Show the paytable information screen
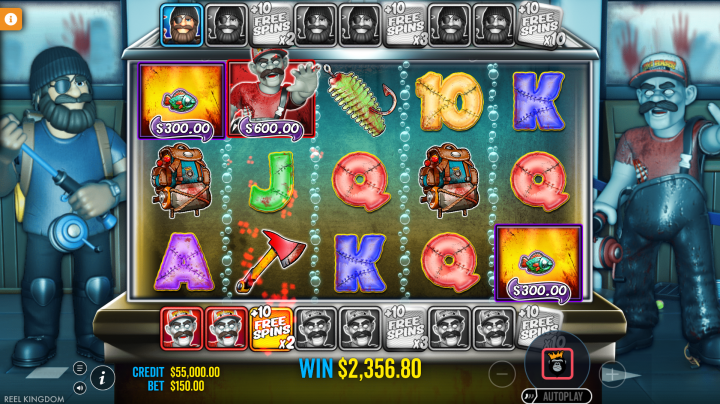The image size is (720, 404). click(101, 377)
